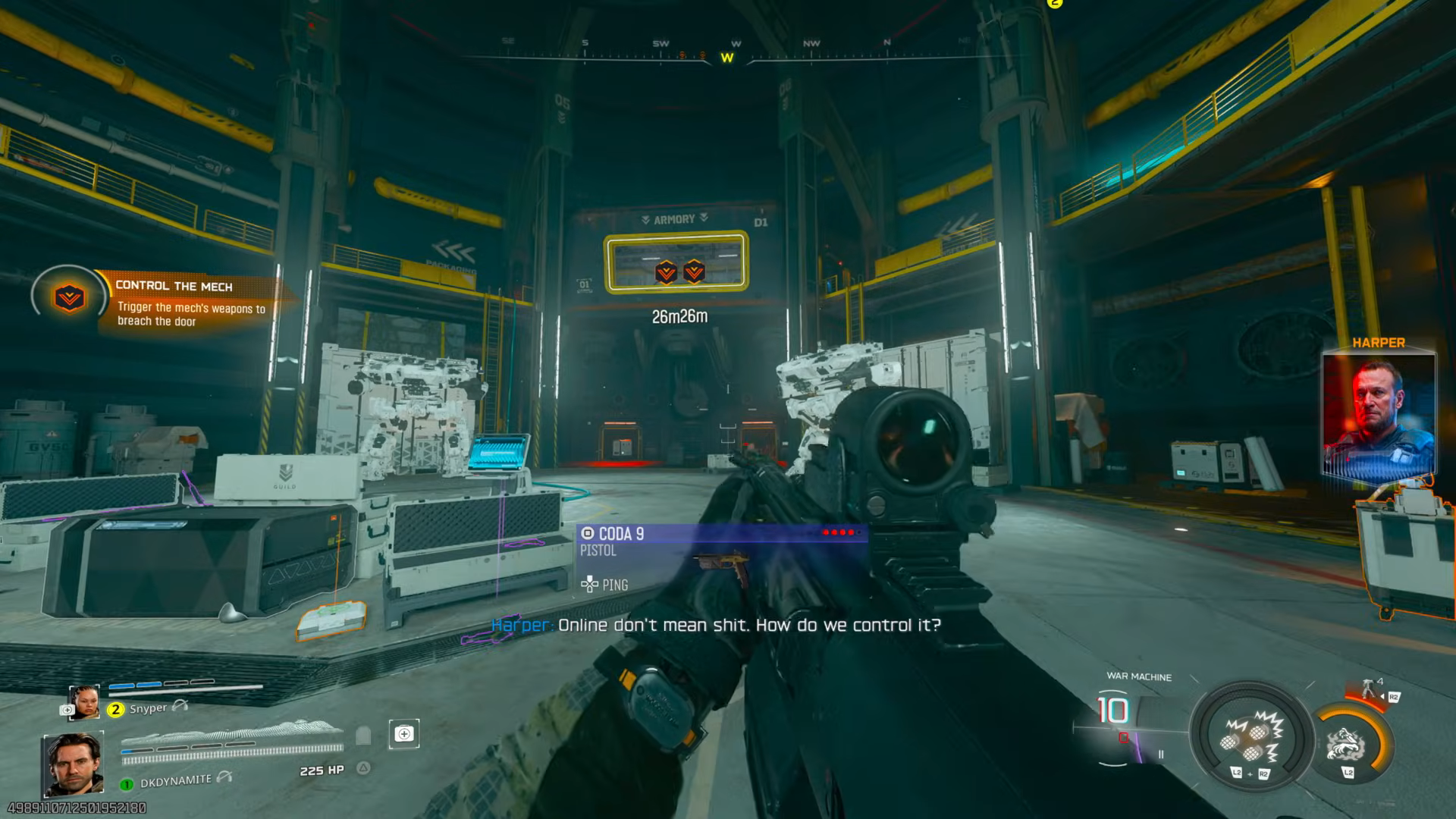
Task: Click the W heading on the compass bar
Action: click(726, 57)
